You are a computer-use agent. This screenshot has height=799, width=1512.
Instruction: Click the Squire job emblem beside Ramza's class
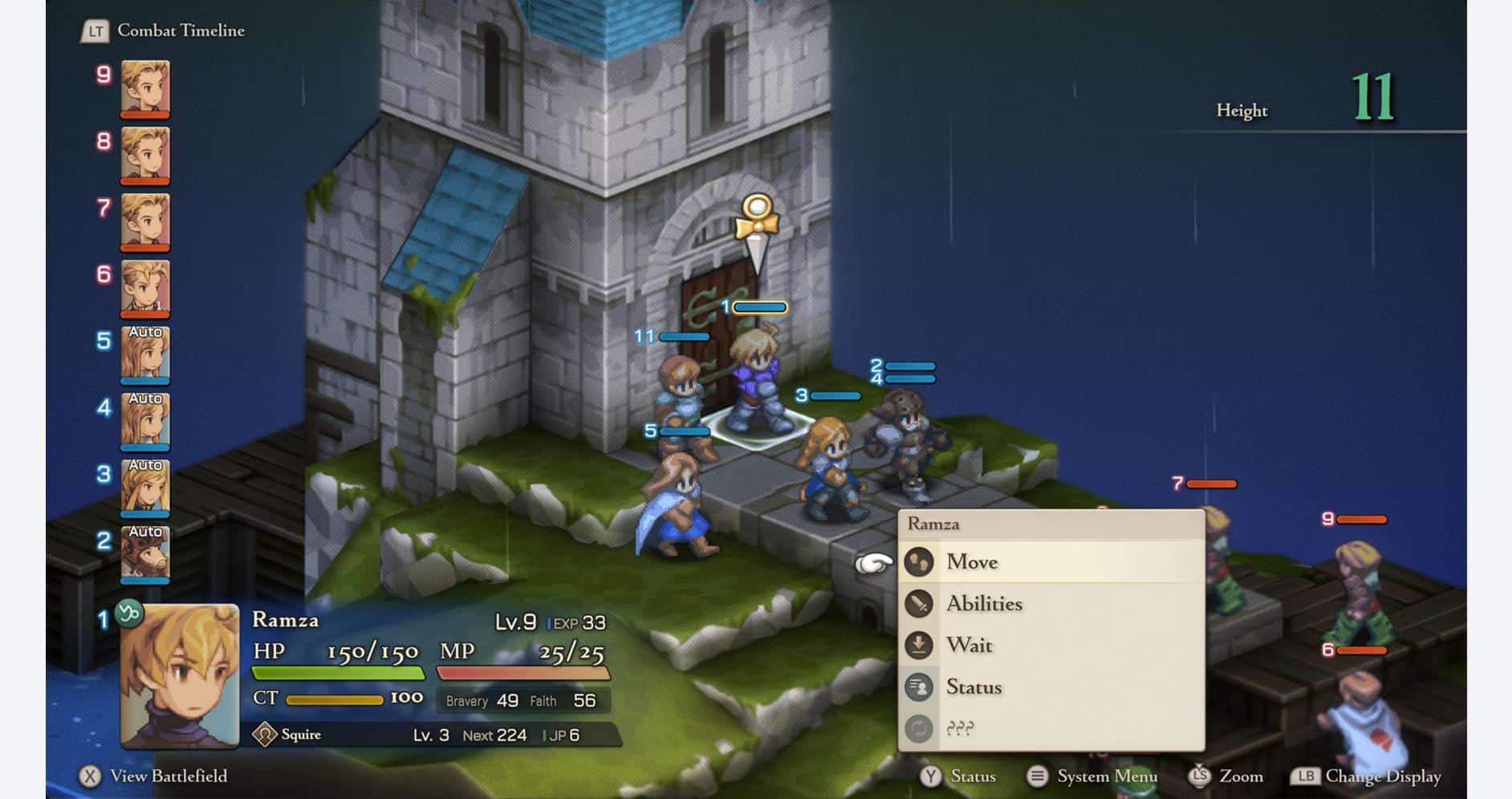(x=262, y=735)
